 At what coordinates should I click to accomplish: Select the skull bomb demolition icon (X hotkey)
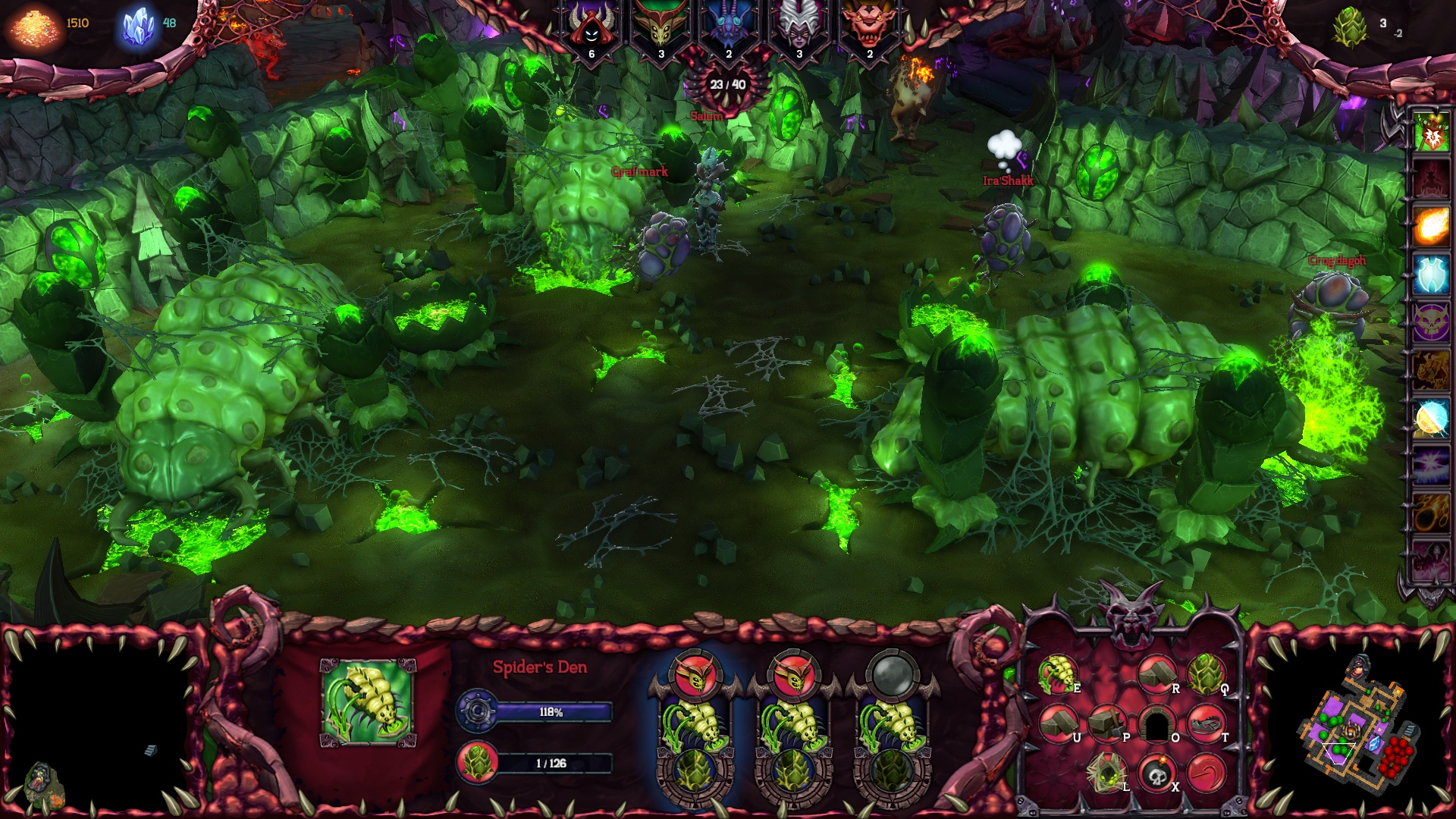coord(1157,773)
